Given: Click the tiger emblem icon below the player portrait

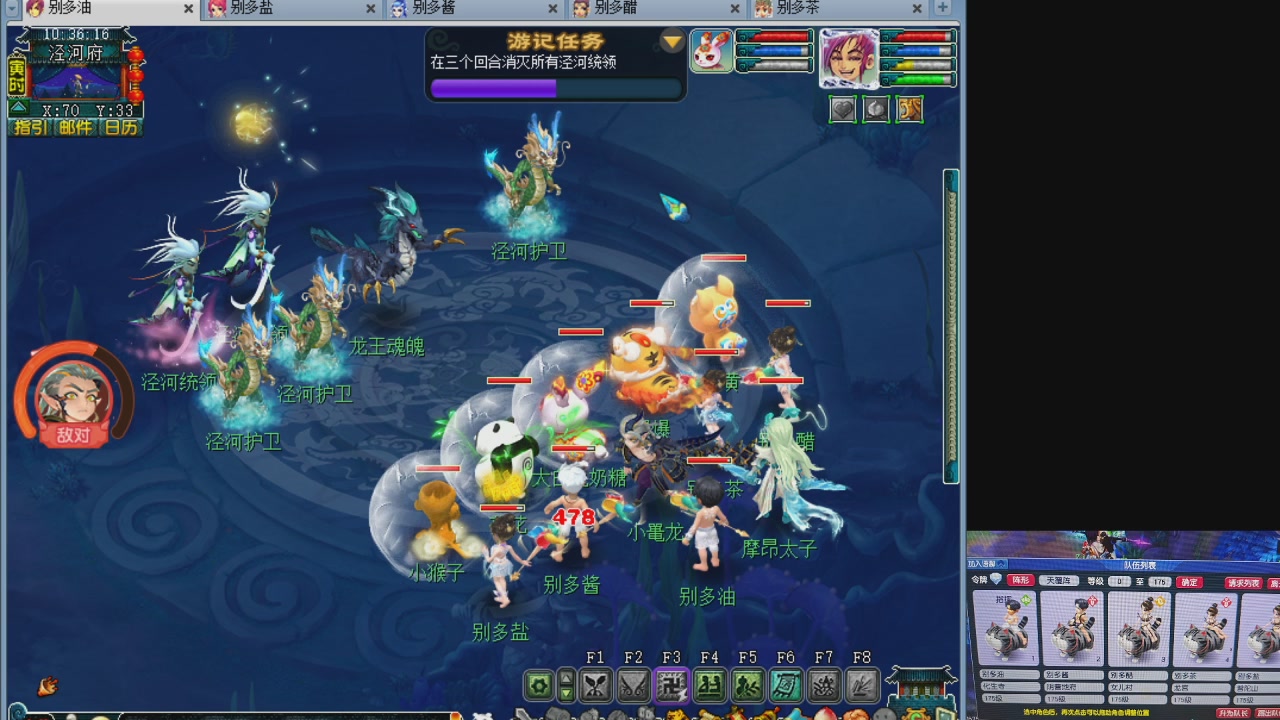Looking at the screenshot, I should click(x=908, y=109).
